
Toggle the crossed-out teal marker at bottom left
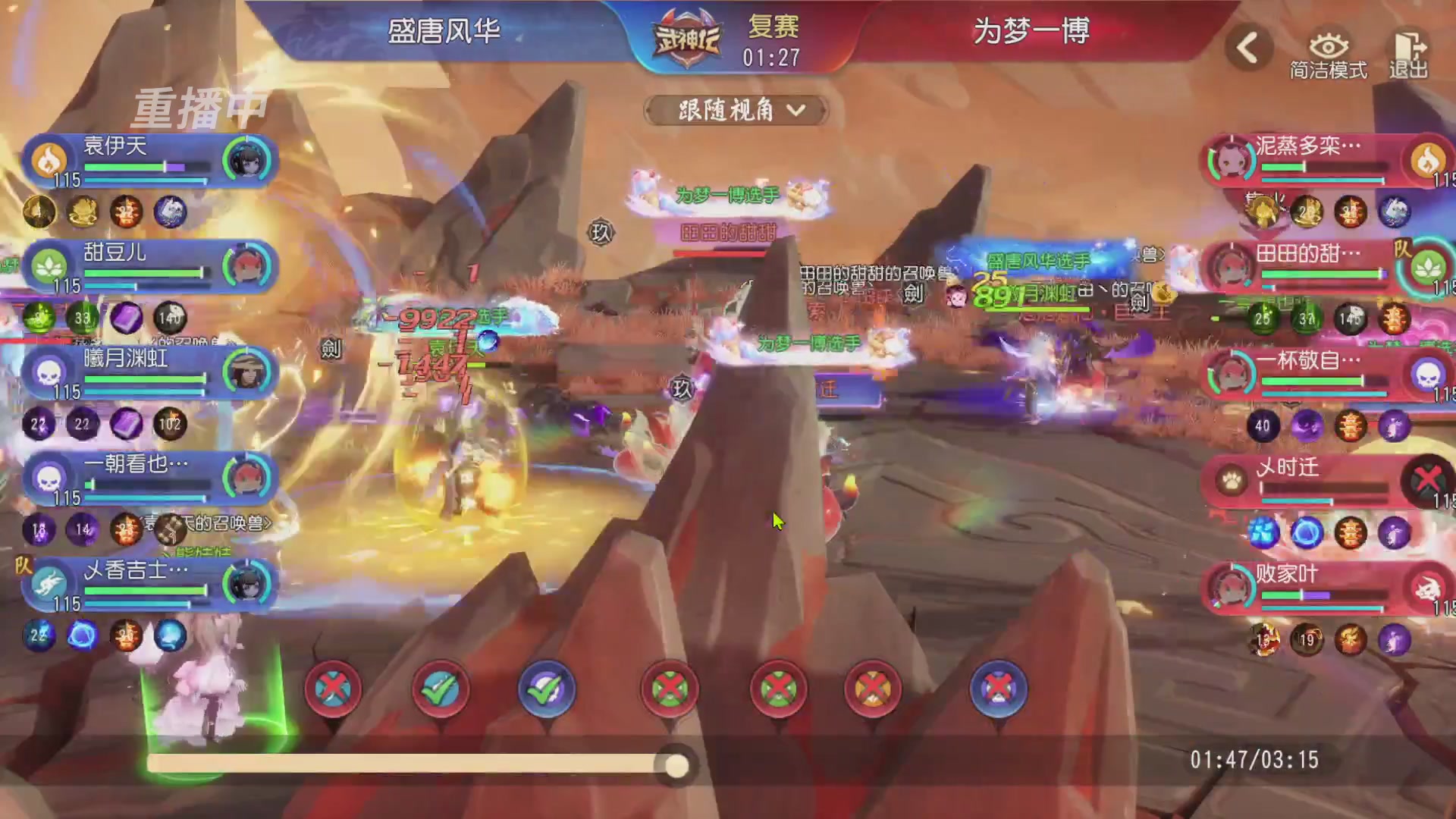(332, 689)
